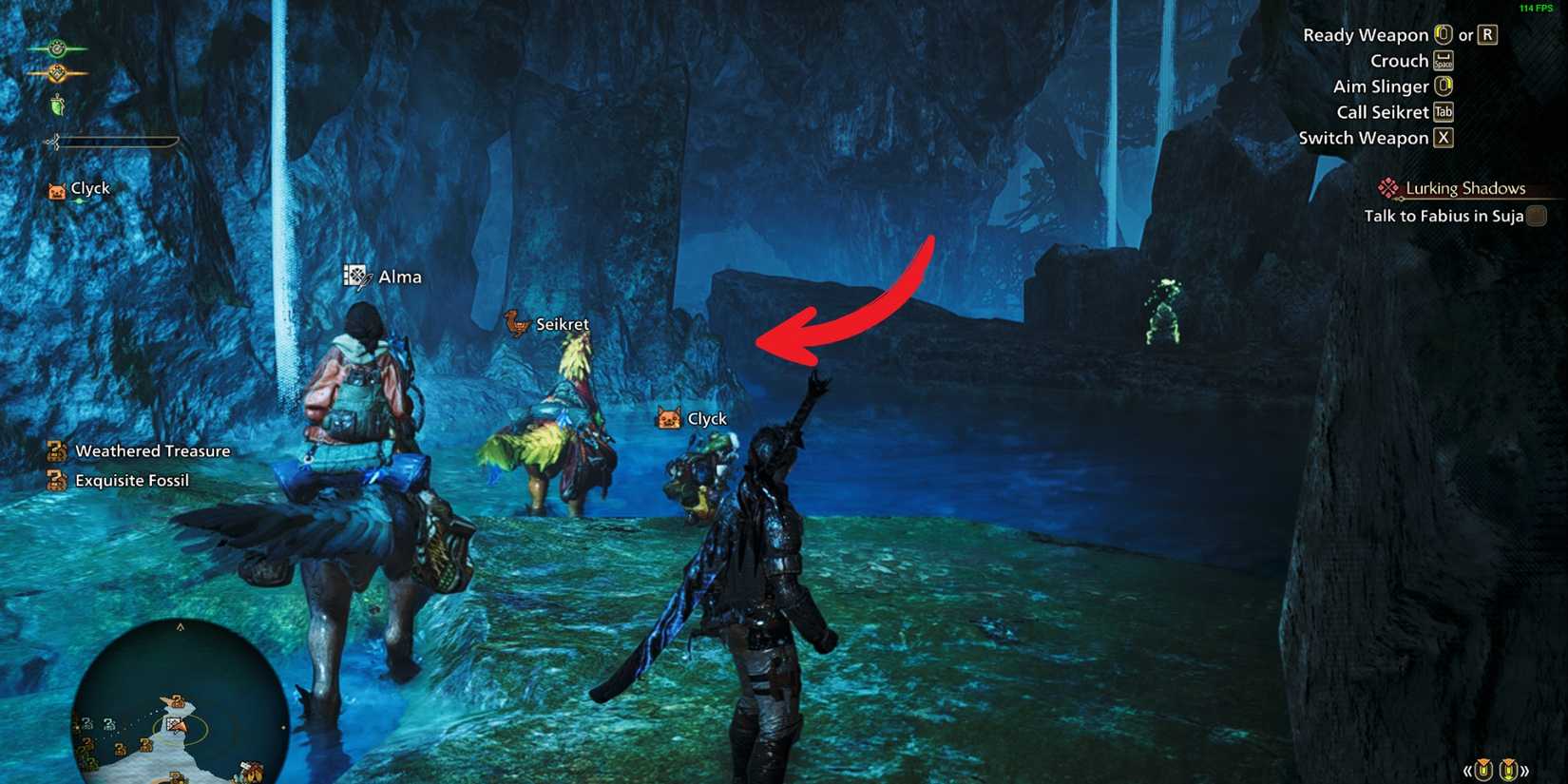
Task: Click the green vigorwasp leaf icon
Action: tap(57, 103)
